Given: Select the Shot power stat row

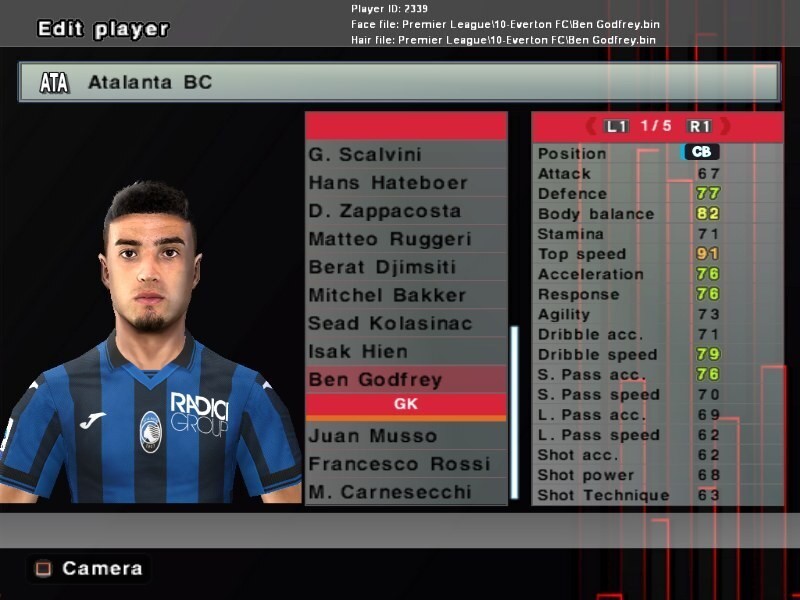Looking at the screenshot, I should [x=656, y=475].
